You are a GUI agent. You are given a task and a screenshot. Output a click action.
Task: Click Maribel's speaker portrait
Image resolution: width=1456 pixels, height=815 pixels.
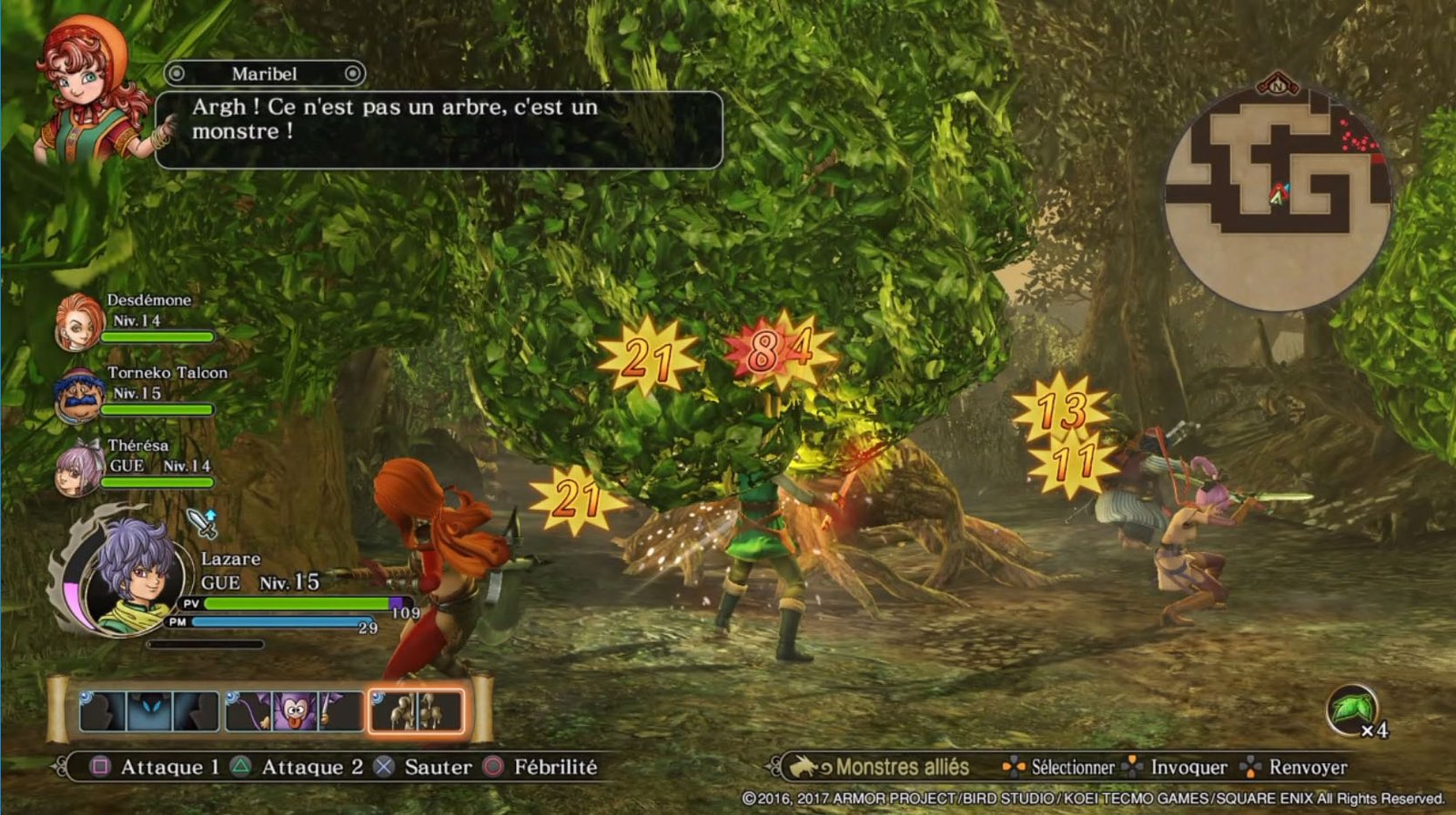(x=88, y=93)
